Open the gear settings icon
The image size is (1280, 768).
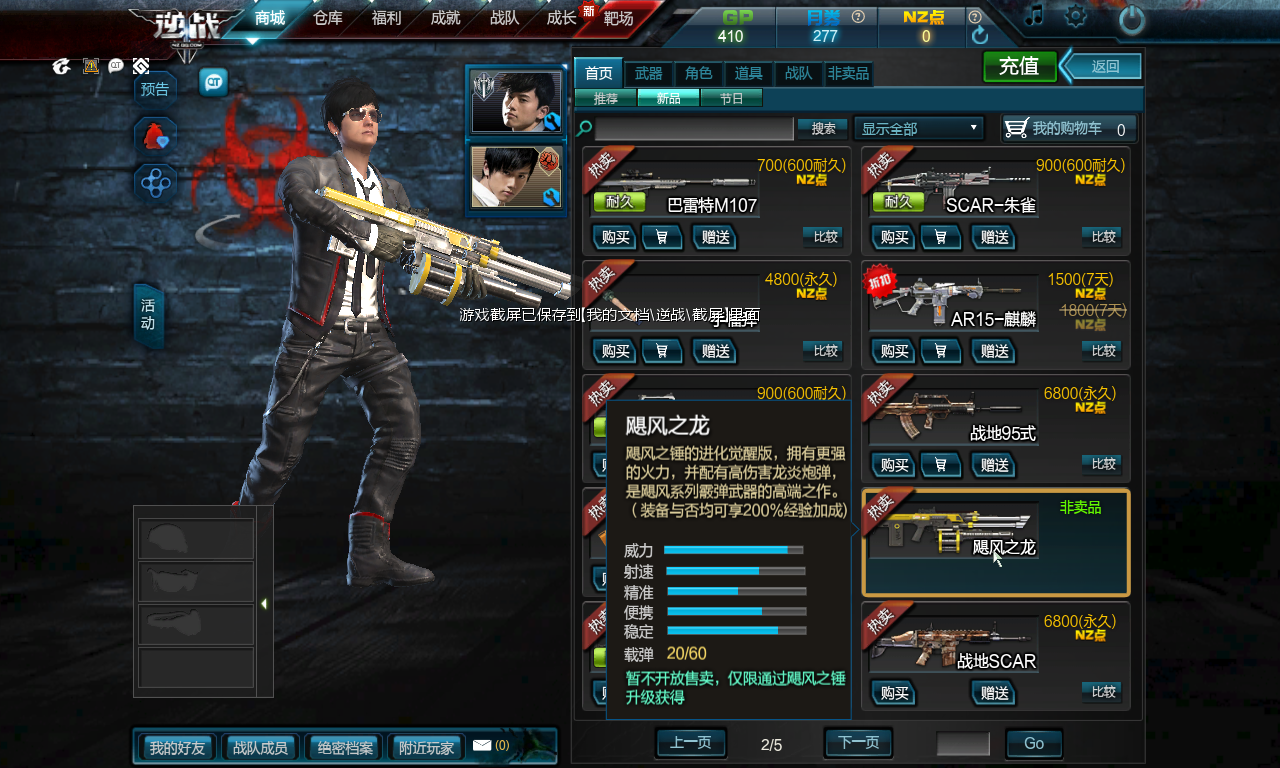[1076, 16]
